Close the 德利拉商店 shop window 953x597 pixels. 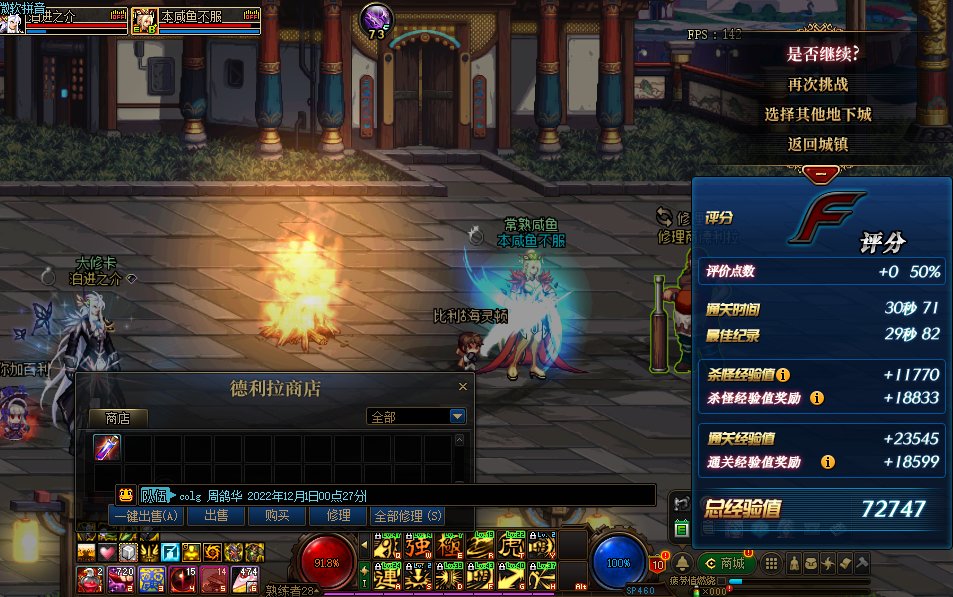click(462, 386)
